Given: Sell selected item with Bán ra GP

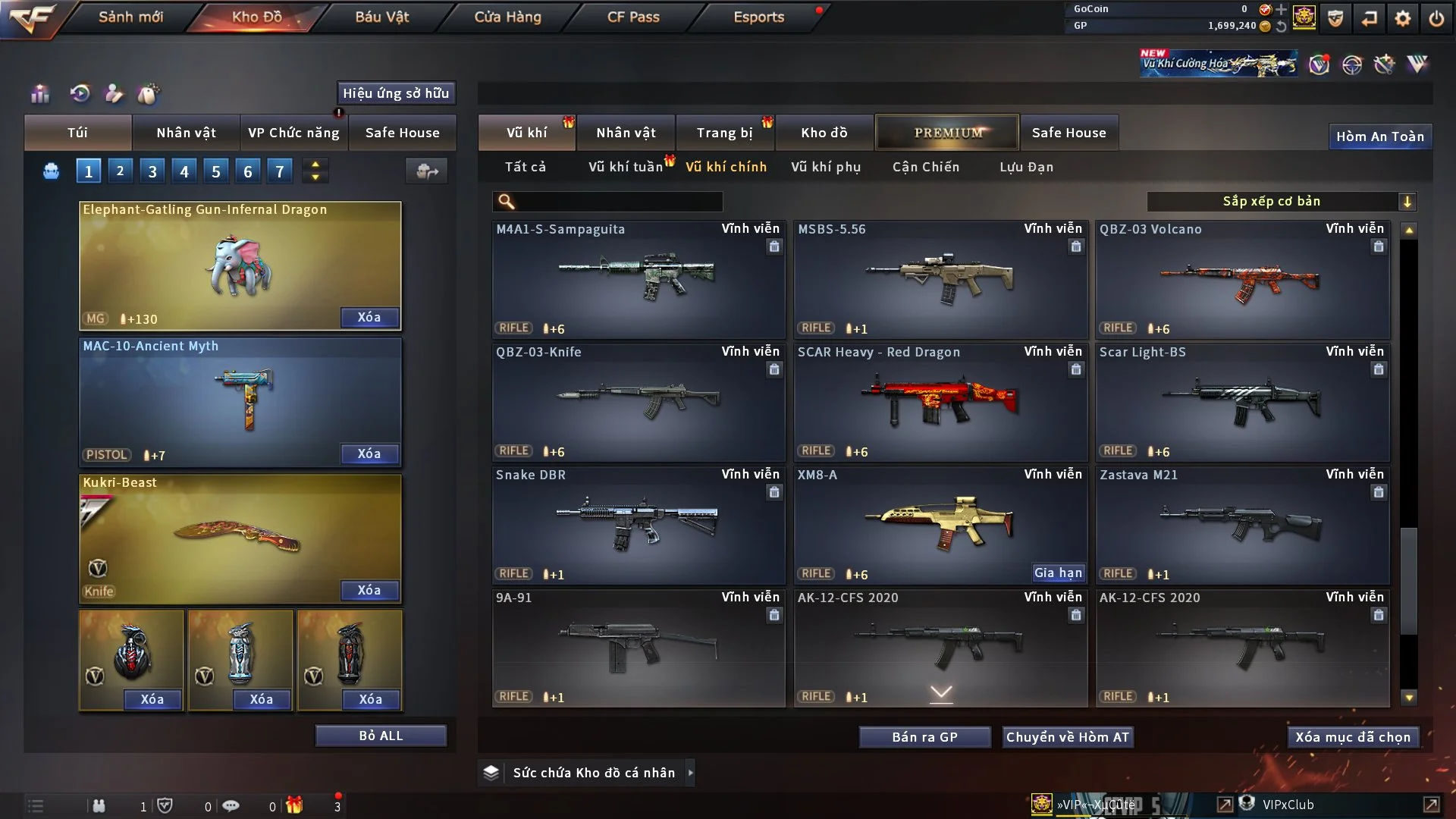Looking at the screenshot, I should coord(924,737).
